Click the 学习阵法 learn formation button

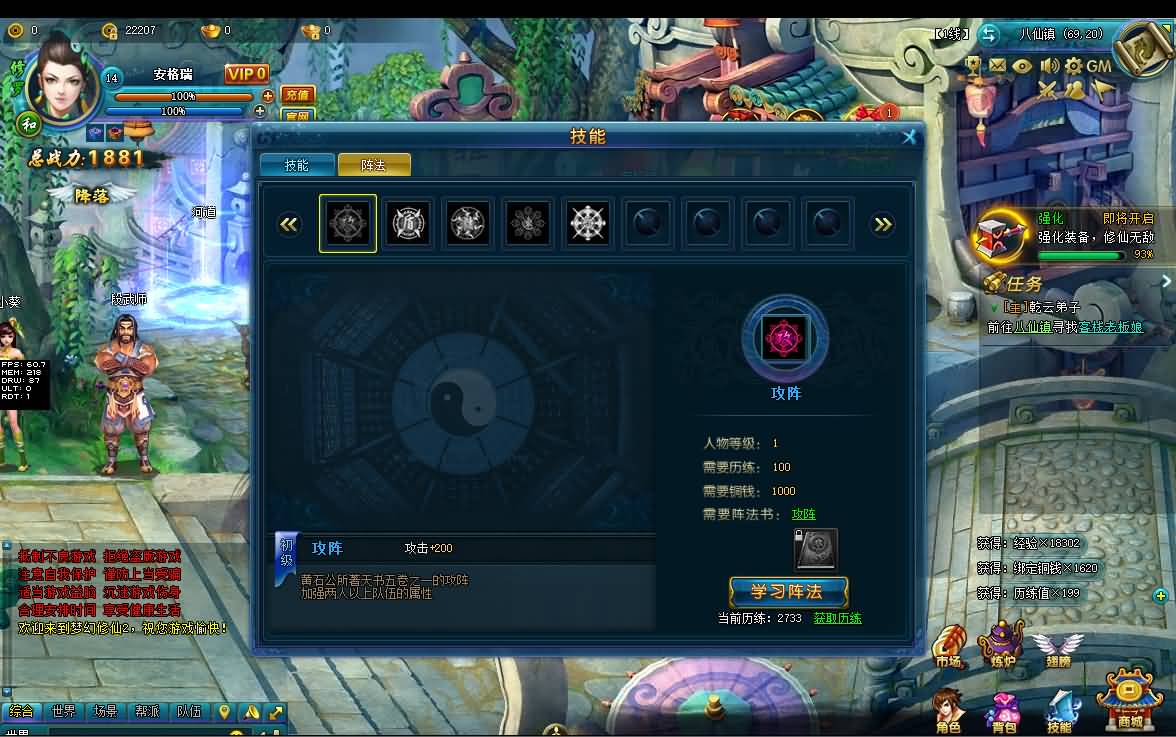click(x=788, y=592)
